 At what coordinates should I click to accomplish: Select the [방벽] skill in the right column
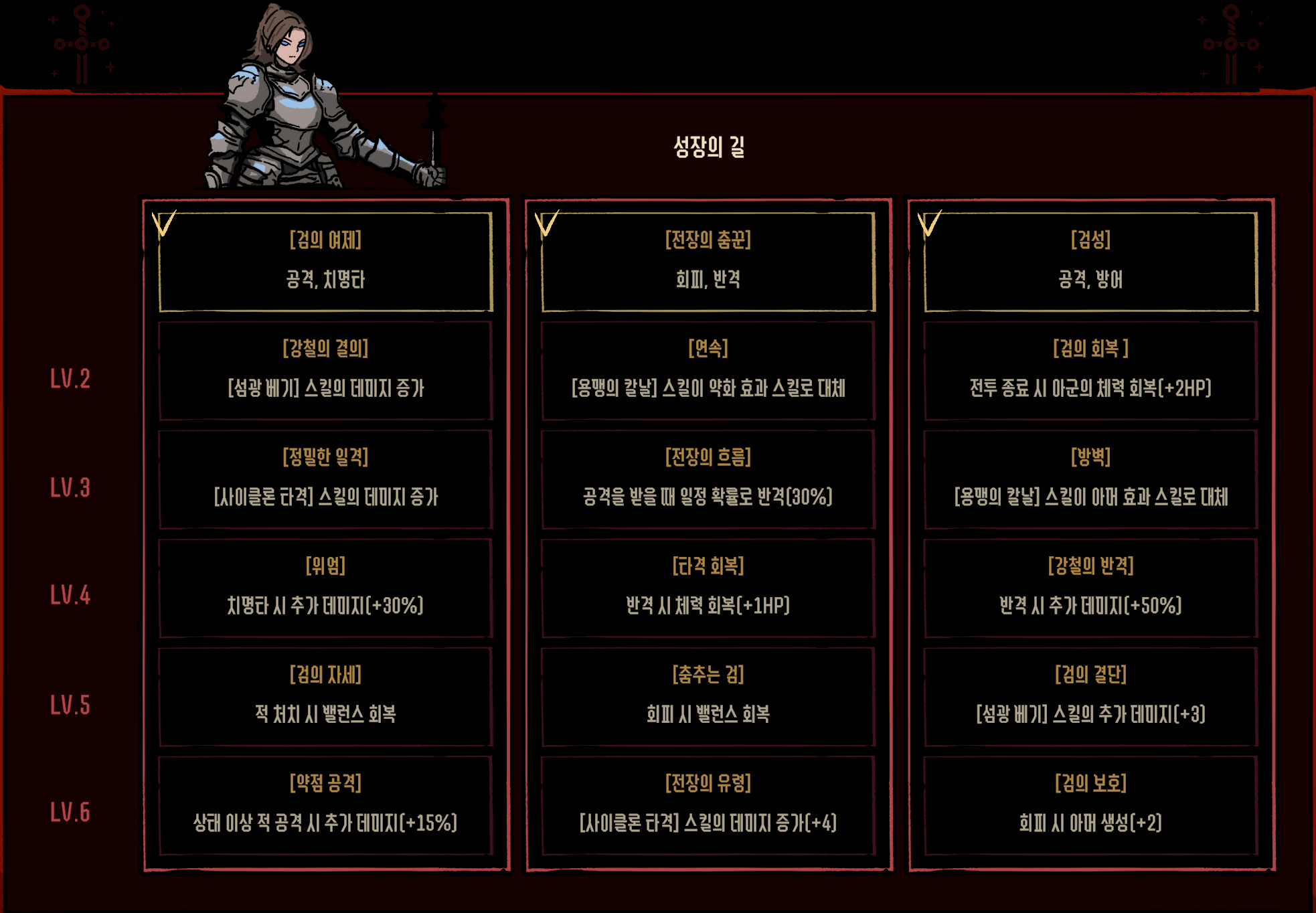pos(1091,479)
